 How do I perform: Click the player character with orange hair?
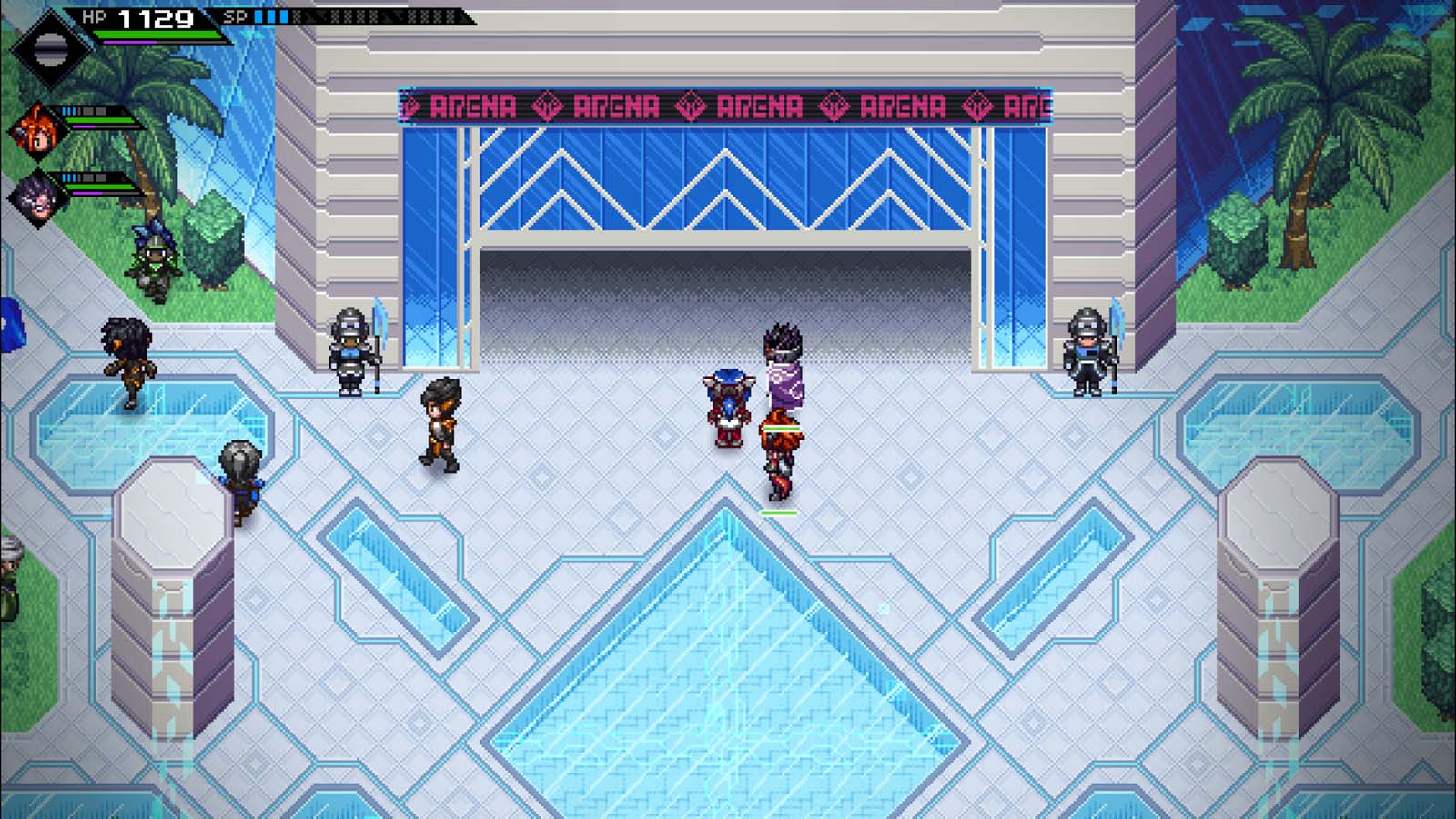tap(780, 446)
